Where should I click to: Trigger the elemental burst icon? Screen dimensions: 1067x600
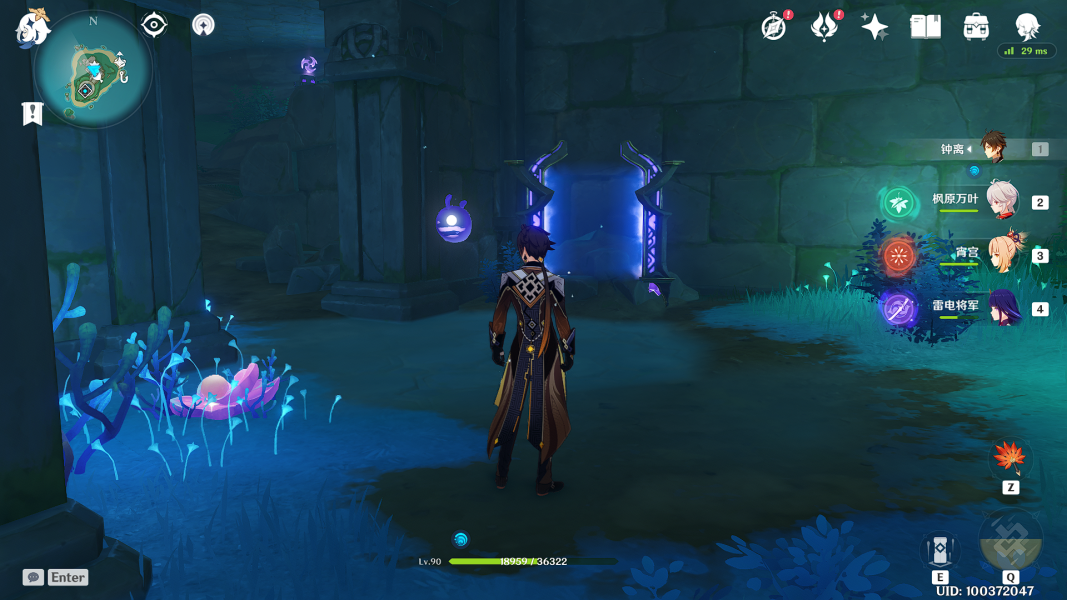[x=1011, y=541]
